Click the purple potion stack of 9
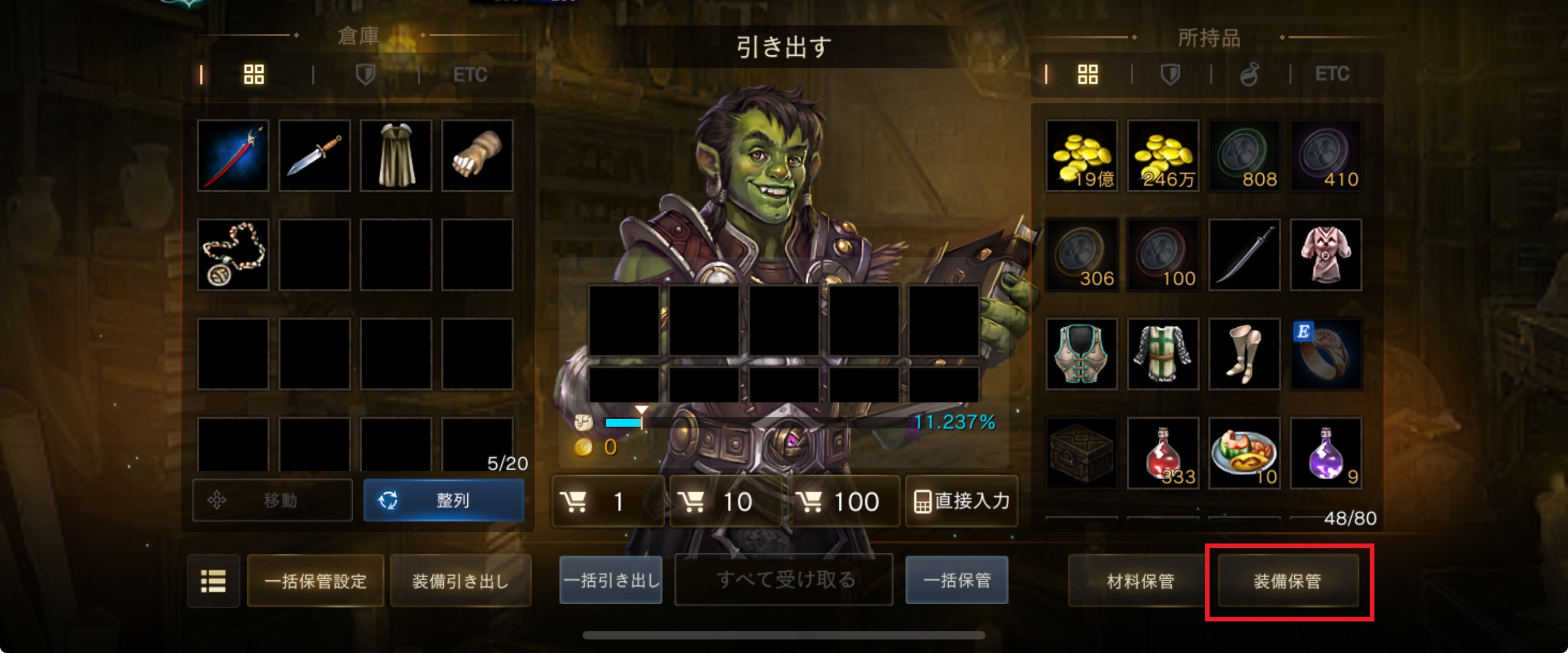 pos(1325,453)
